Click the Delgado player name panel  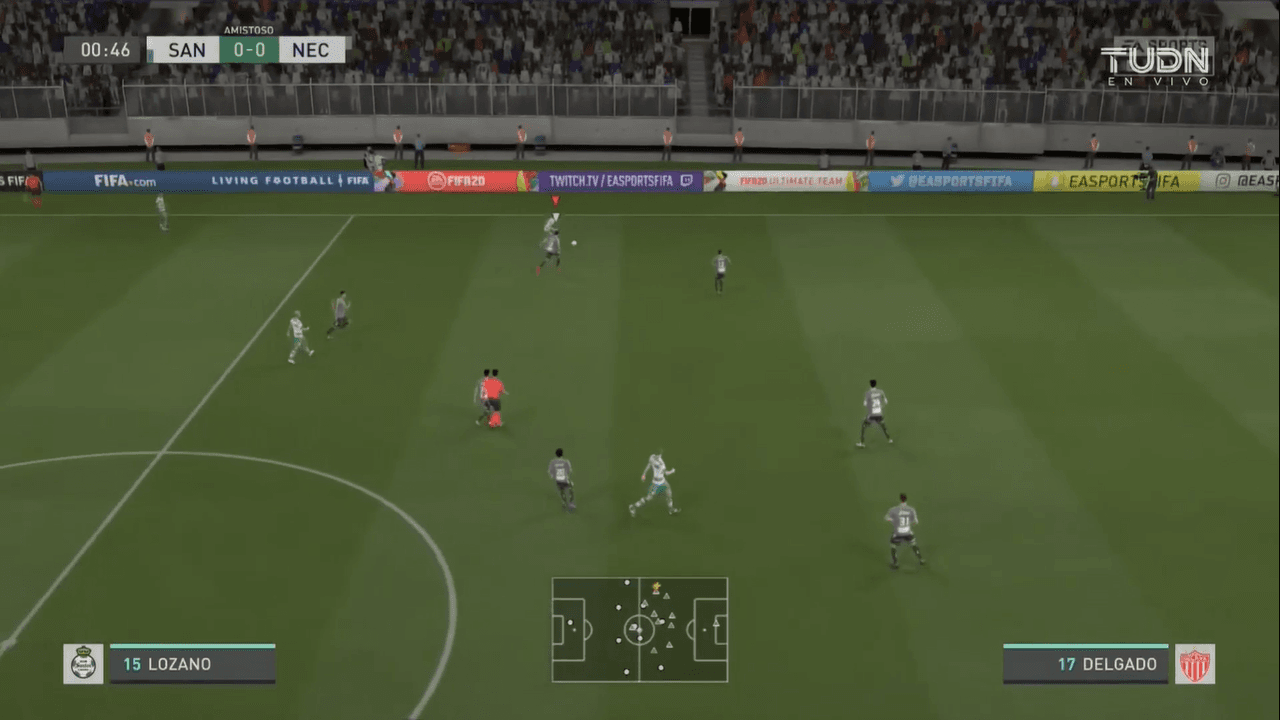[x=1086, y=664]
